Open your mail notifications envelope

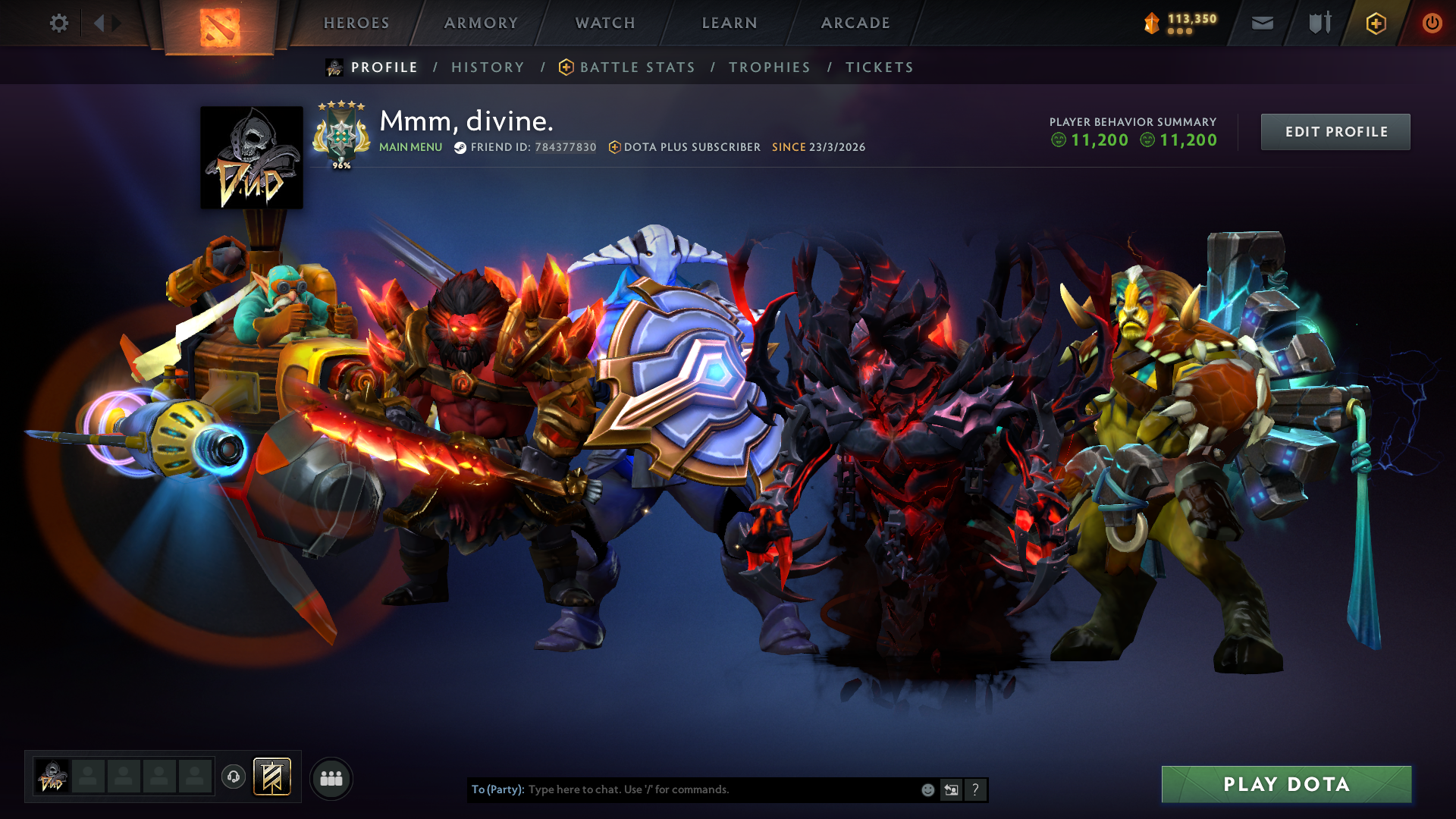(1261, 23)
